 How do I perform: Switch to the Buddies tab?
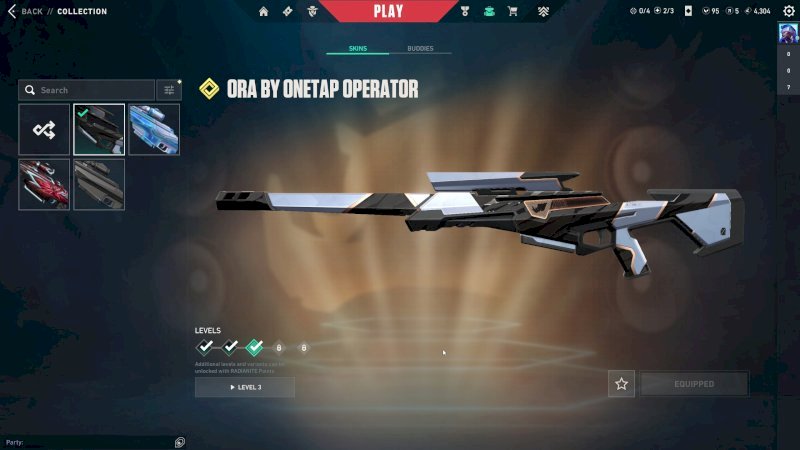tap(420, 48)
